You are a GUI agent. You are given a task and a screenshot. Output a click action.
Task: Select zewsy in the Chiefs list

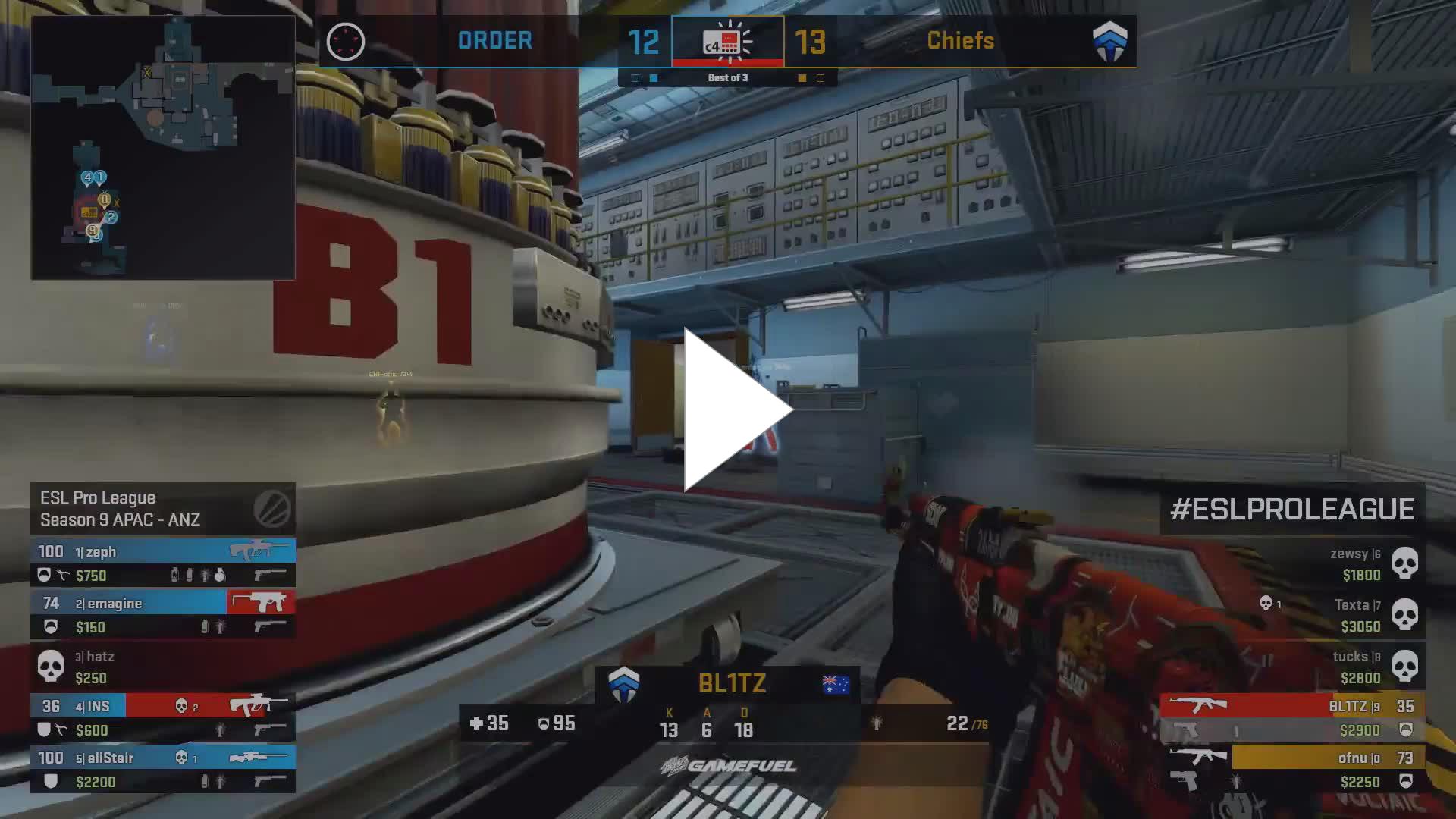pyautogui.click(x=1293, y=563)
